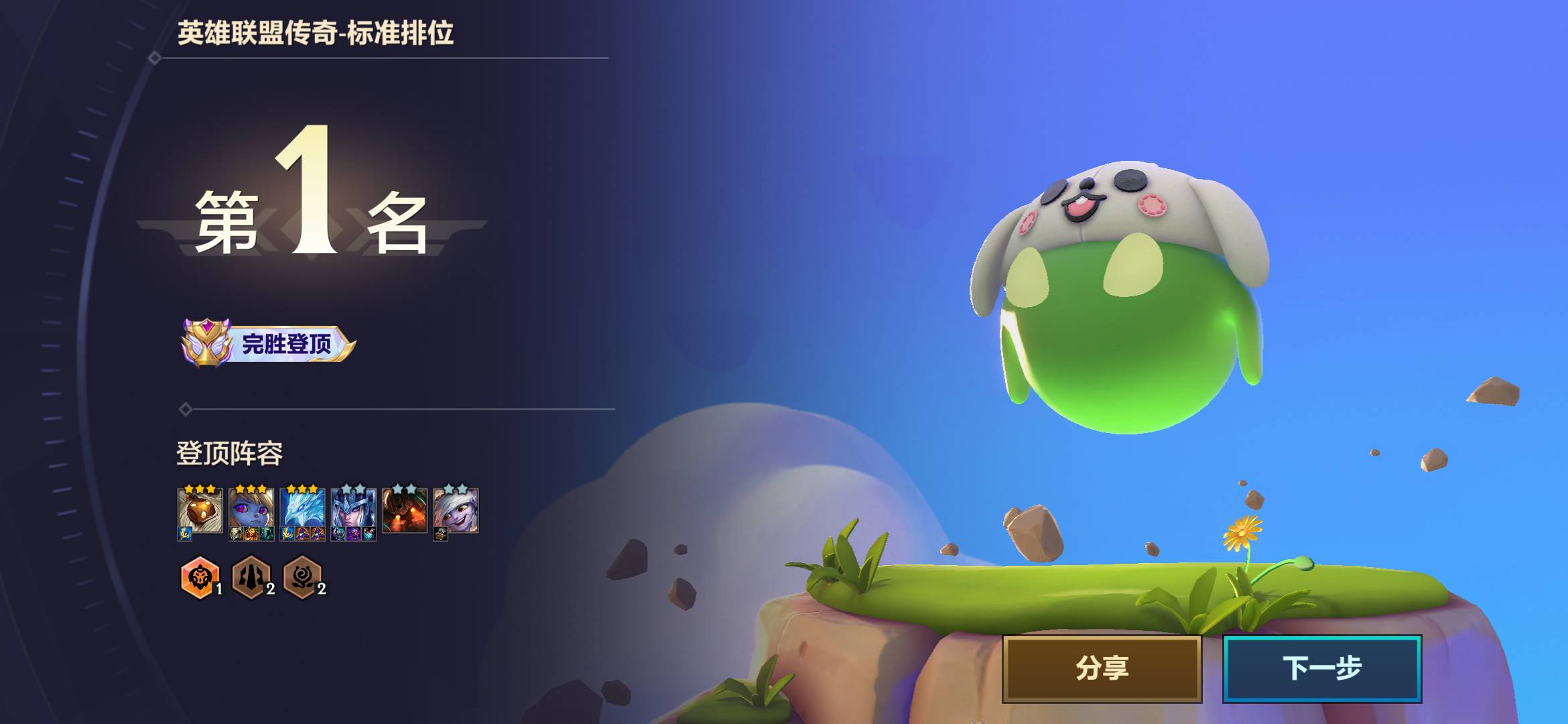Select the two-star fiery armored champion portrait

tap(404, 511)
